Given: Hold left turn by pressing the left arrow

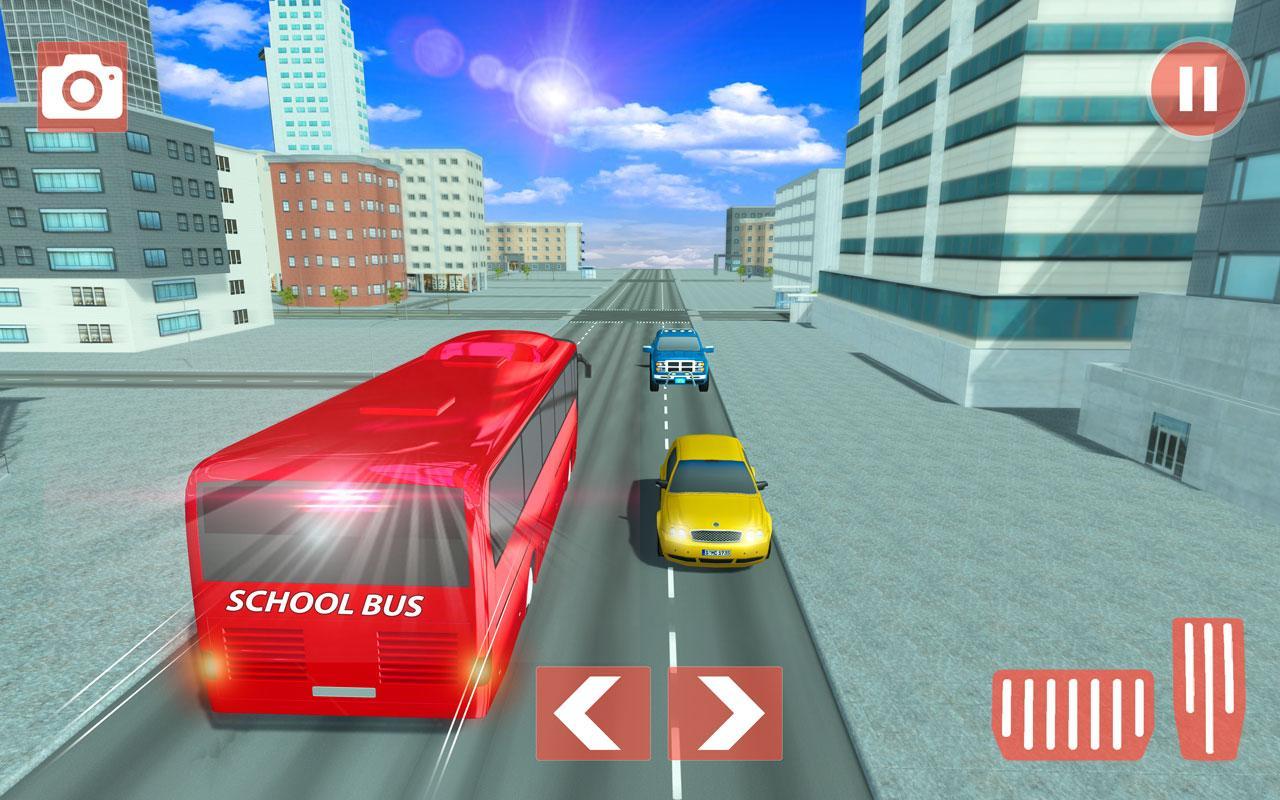Looking at the screenshot, I should tap(592, 710).
